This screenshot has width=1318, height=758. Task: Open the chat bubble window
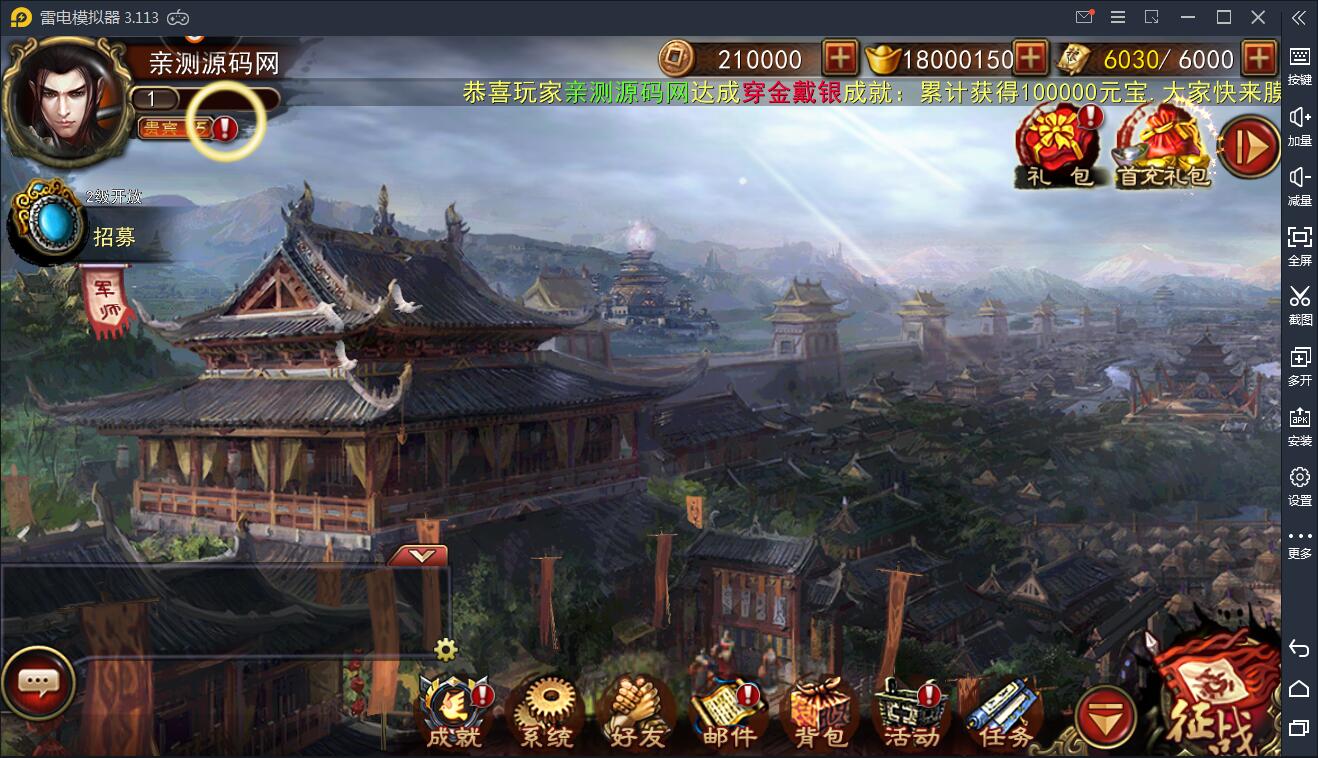tap(38, 683)
